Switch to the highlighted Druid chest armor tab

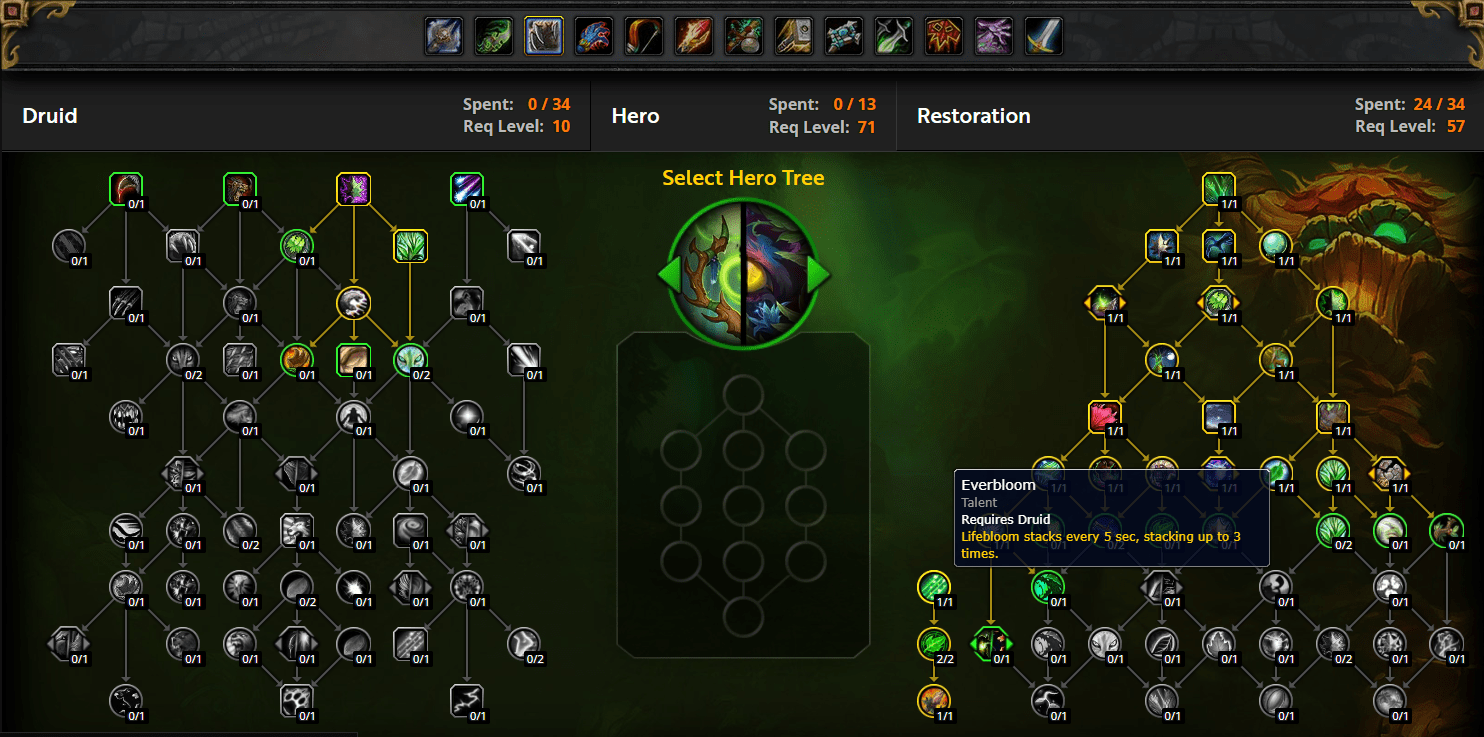(543, 35)
